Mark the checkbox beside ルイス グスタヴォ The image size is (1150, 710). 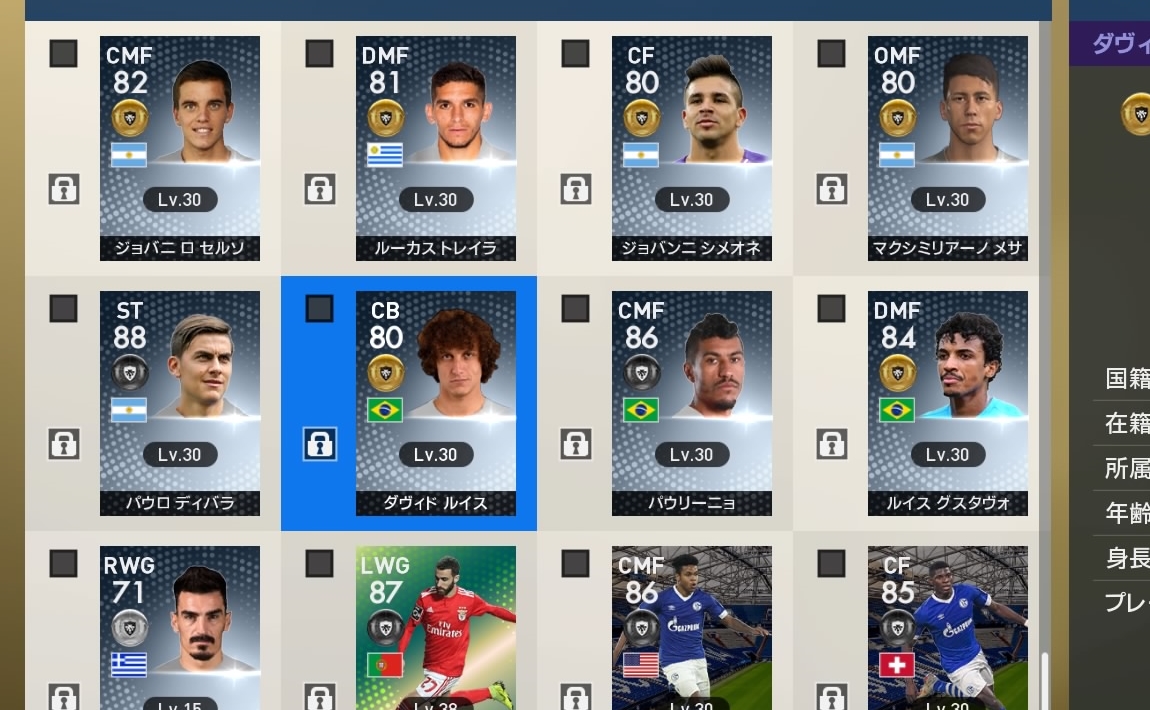832,309
